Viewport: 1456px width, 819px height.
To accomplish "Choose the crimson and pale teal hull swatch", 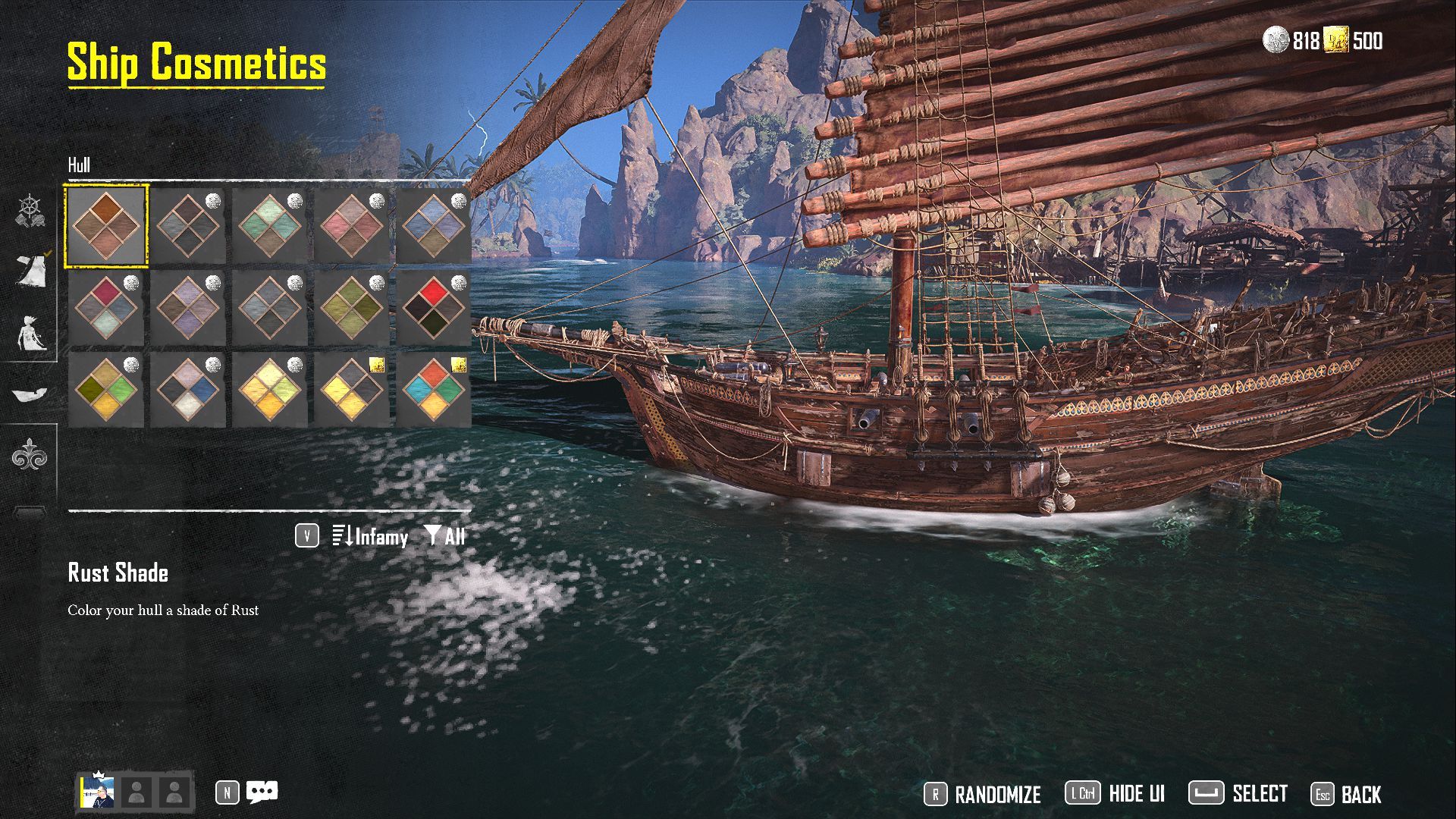I will (106, 307).
